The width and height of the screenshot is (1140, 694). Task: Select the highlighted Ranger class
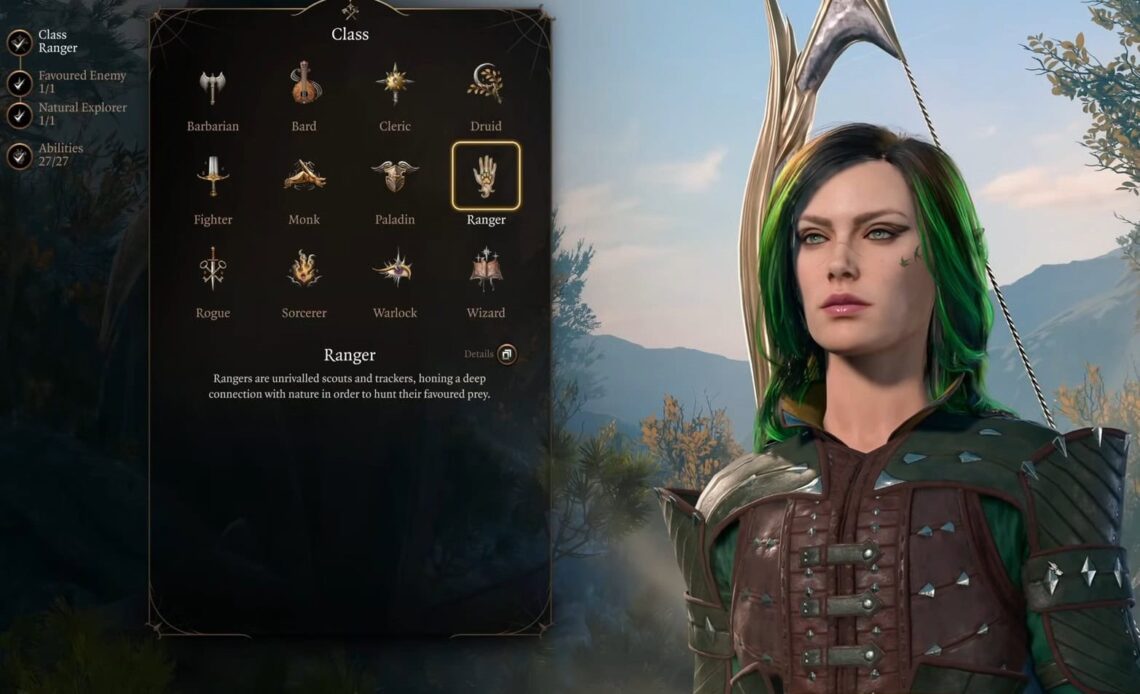(486, 176)
